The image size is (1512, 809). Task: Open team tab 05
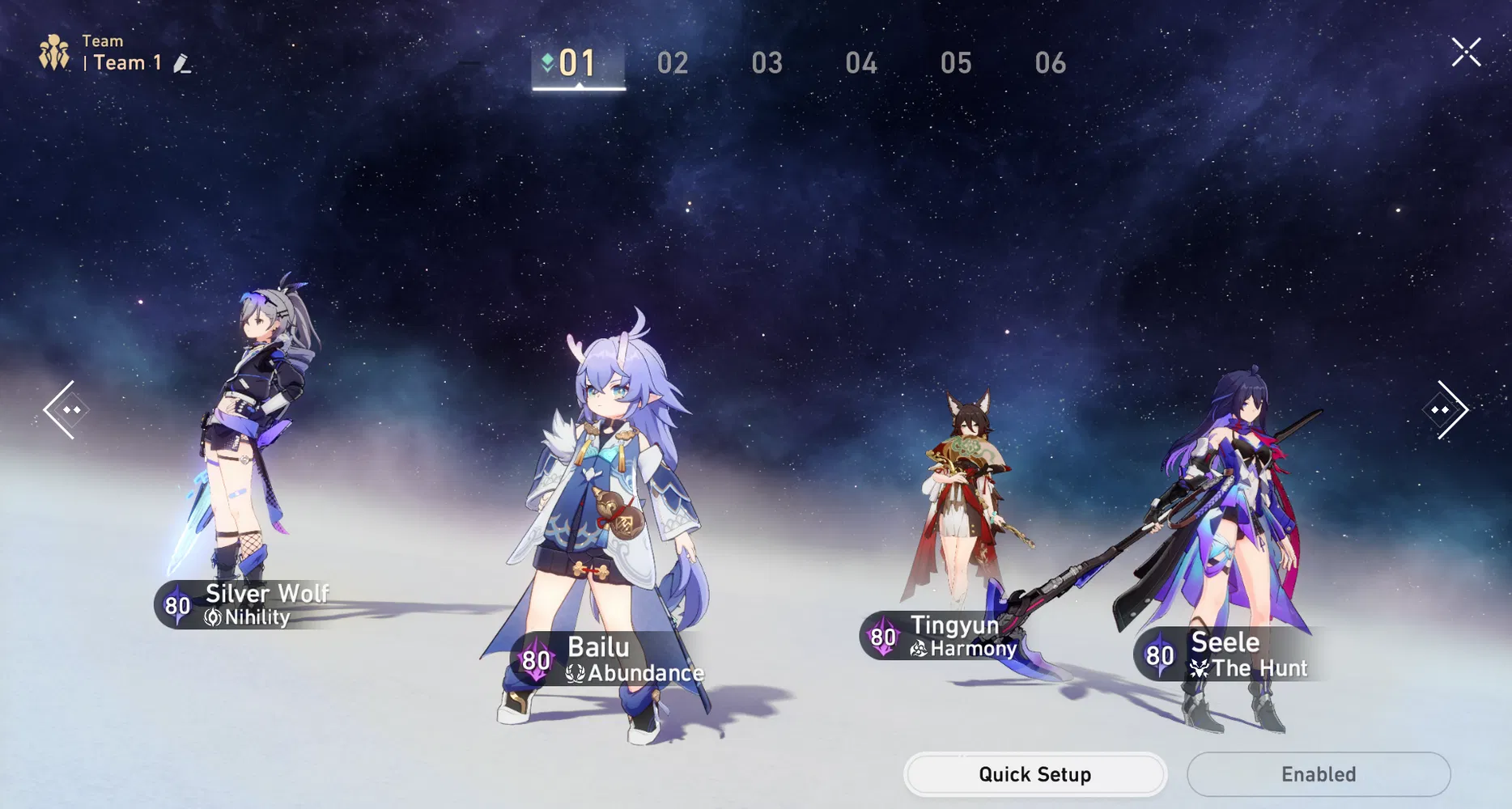point(957,63)
